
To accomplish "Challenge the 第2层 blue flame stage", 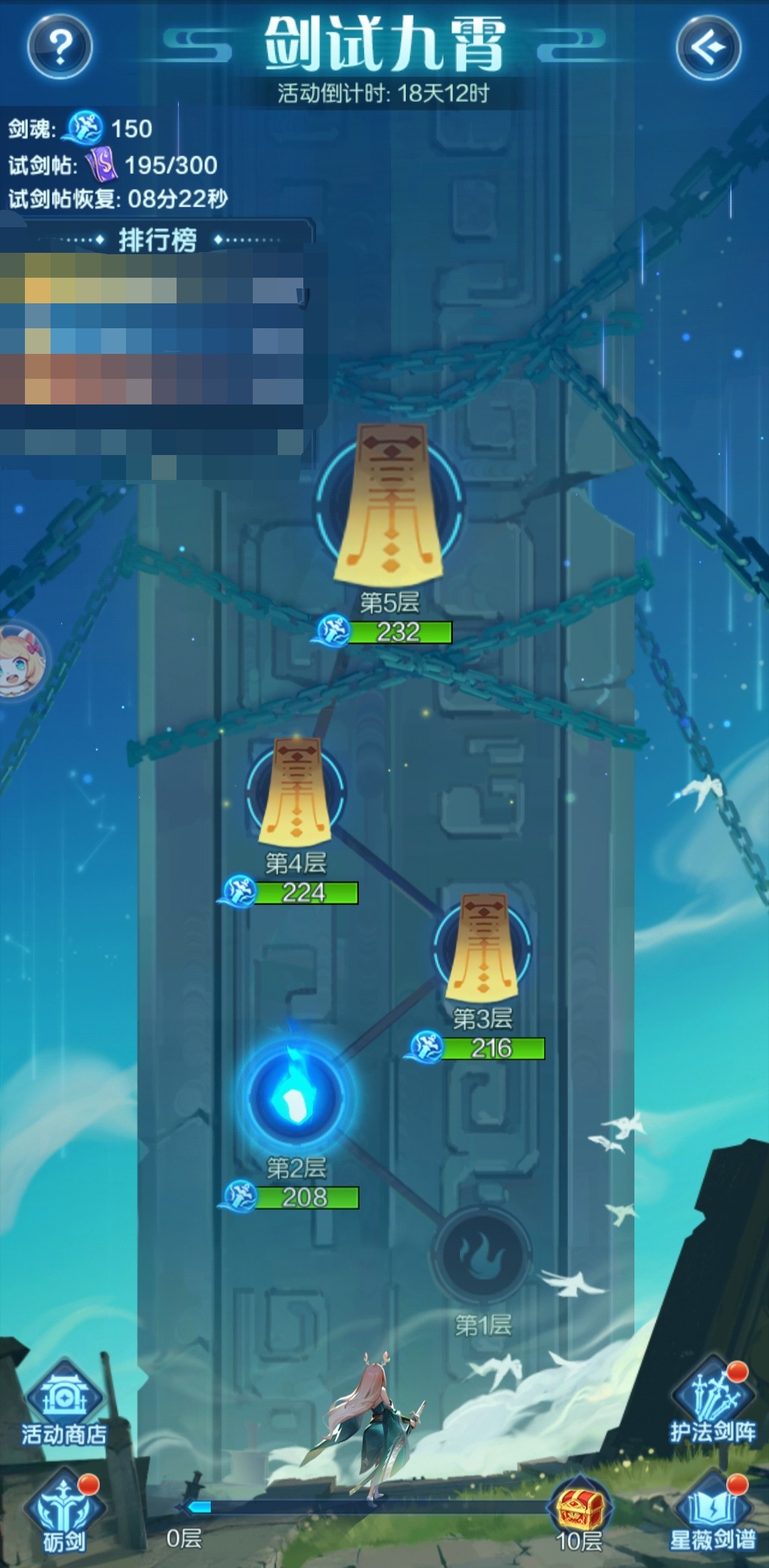I will click(x=295, y=1094).
